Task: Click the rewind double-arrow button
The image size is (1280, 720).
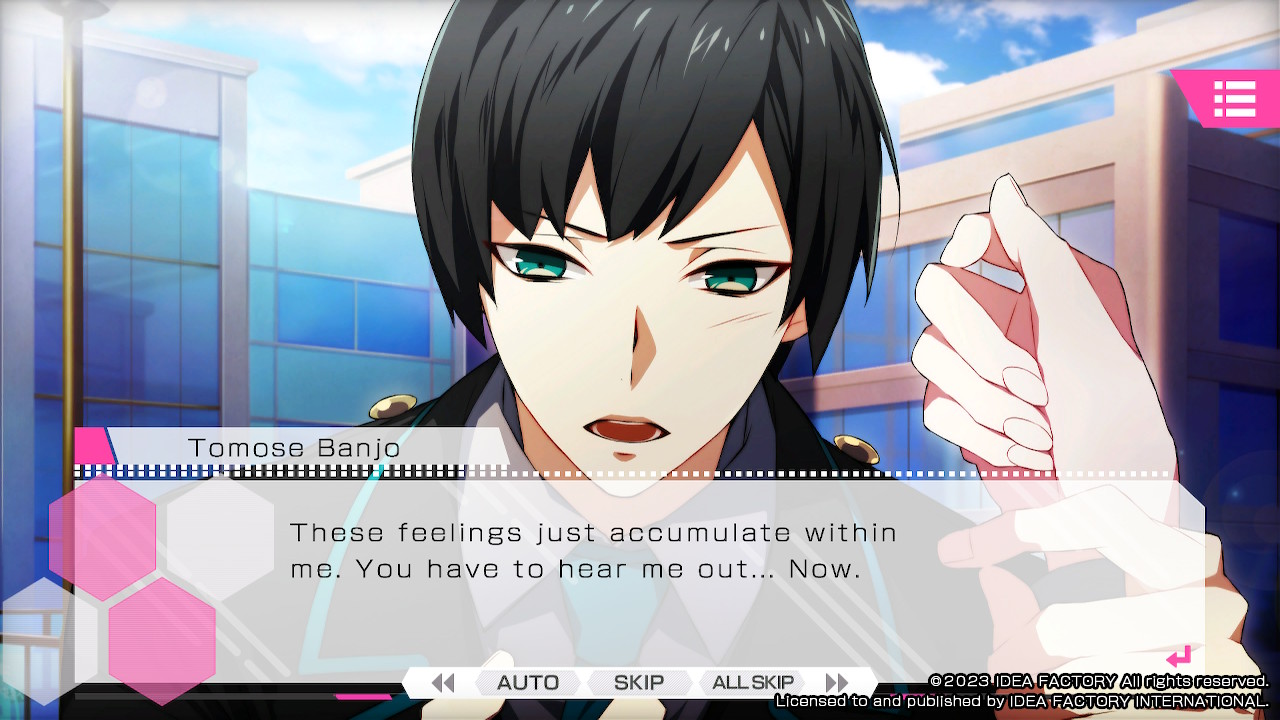Action: pyautogui.click(x=442, y=683)
